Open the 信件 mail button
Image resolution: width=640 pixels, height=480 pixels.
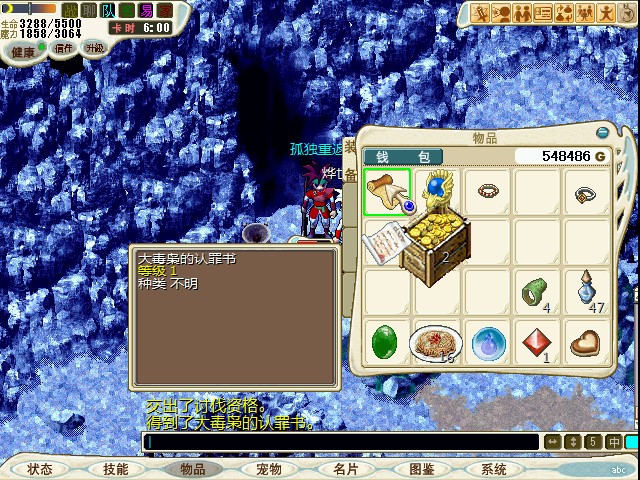pos(64,48)
